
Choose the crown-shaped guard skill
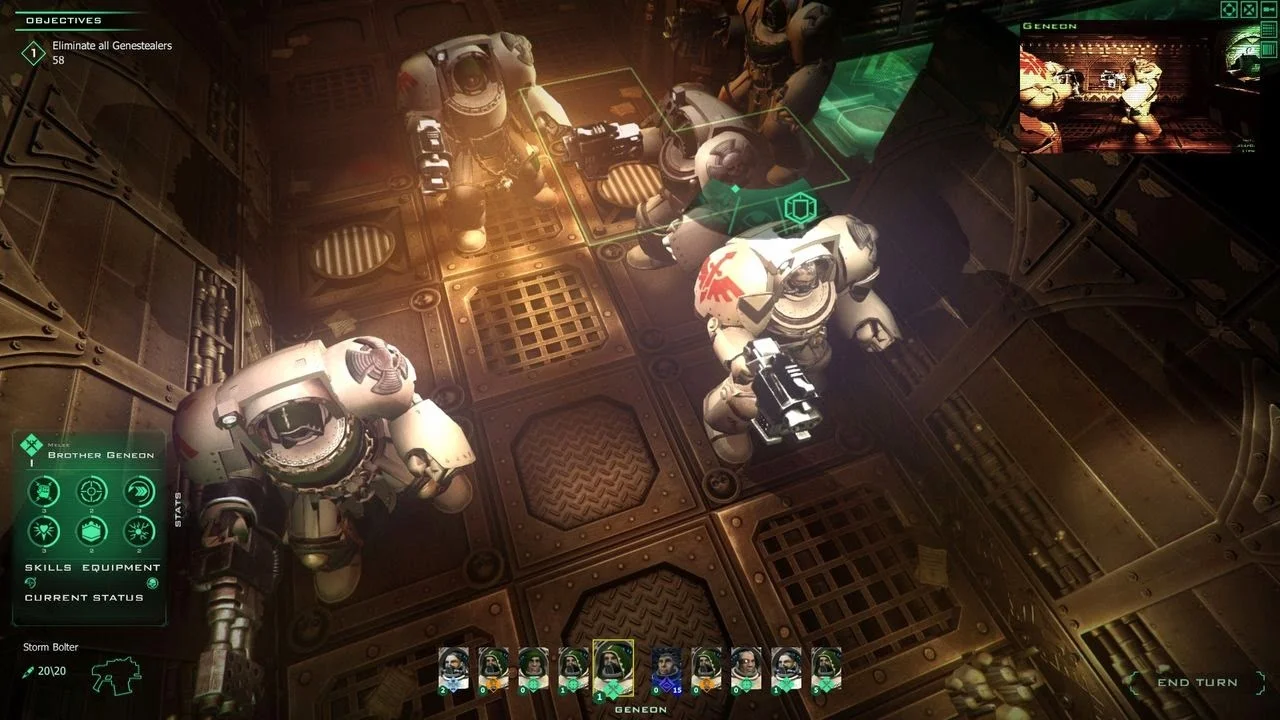click(x=92, y=531)
